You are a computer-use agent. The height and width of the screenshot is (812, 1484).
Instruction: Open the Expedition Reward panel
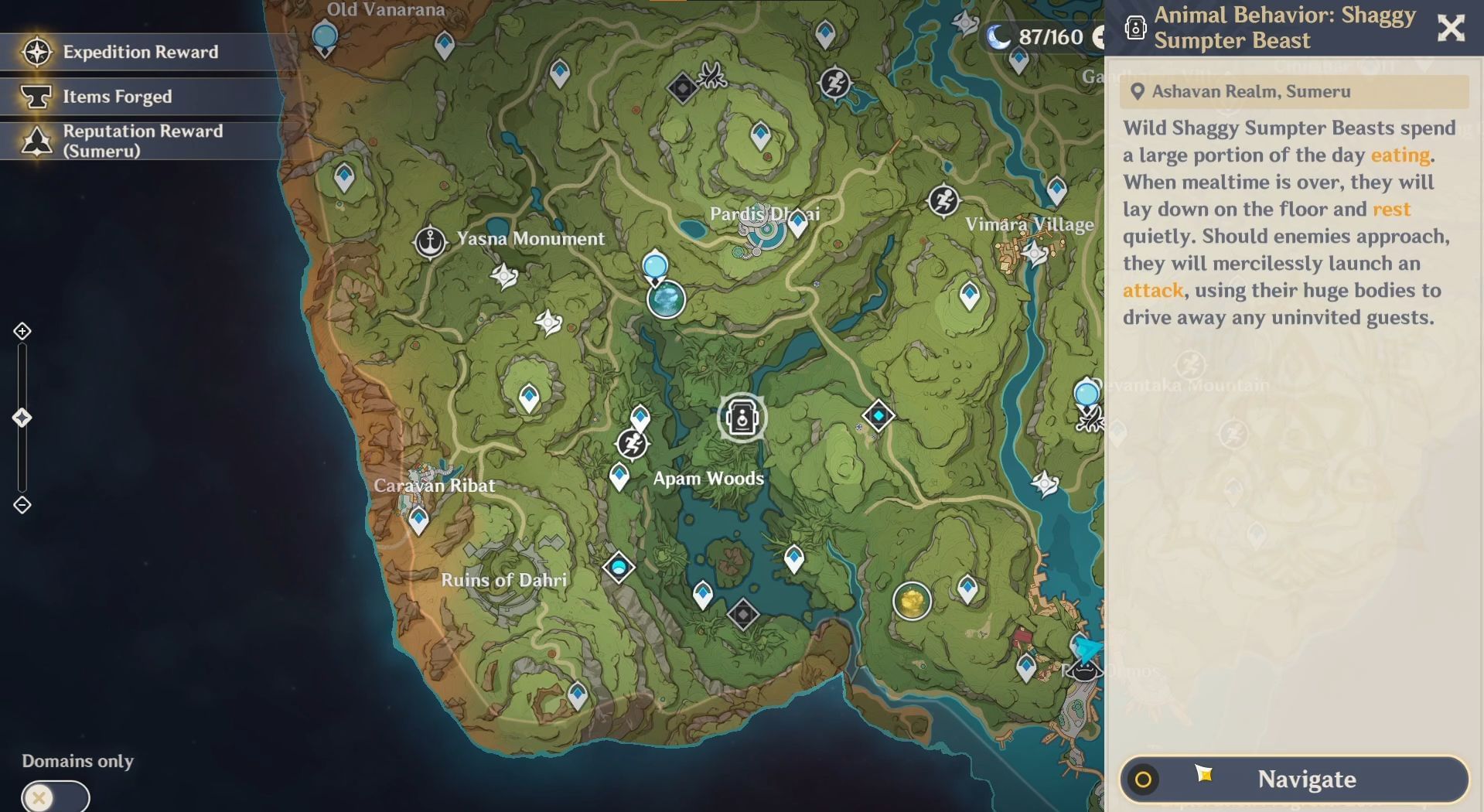pos(139,52)
